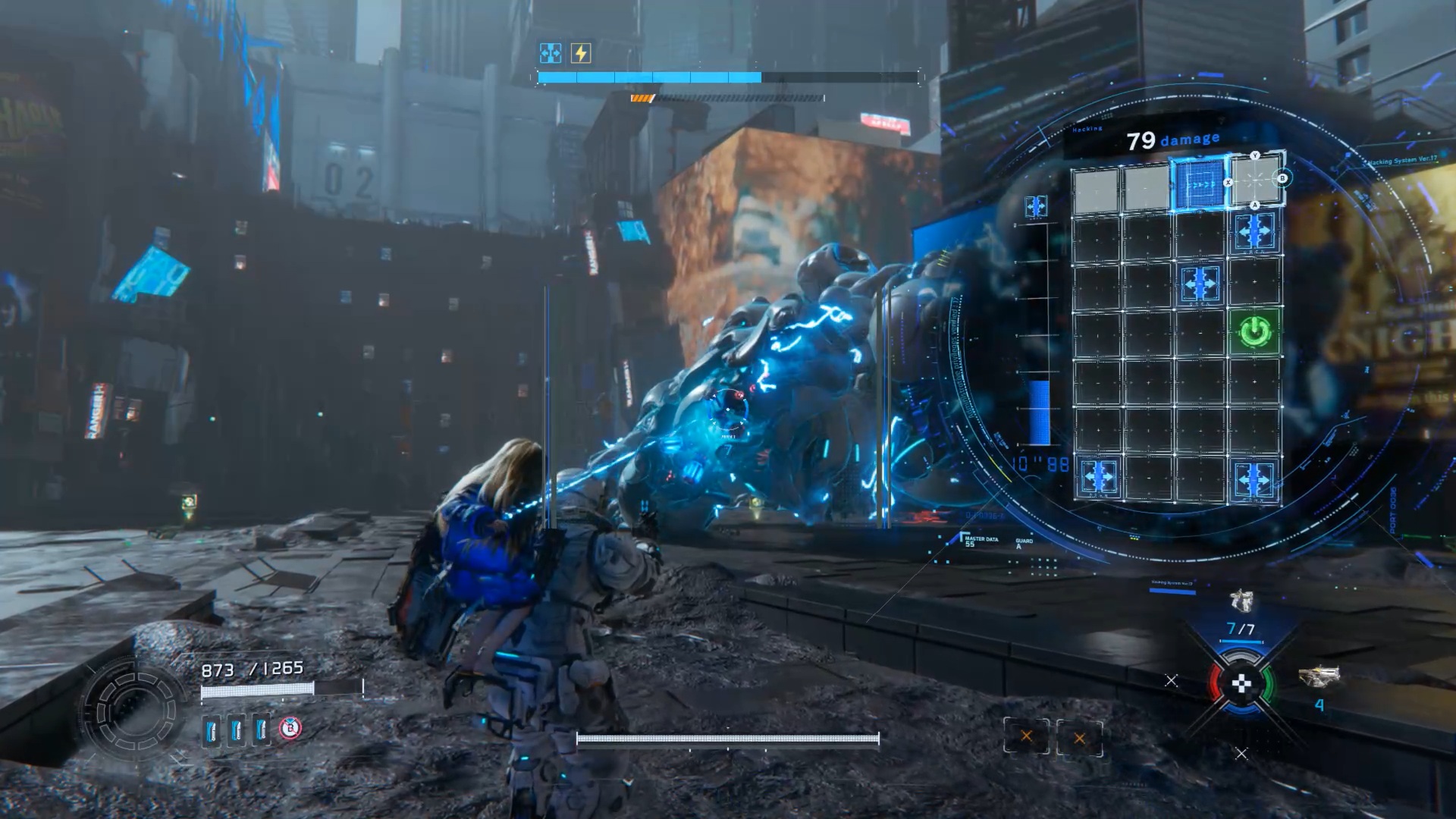Image resolution: width=1456 pixels, height=819 pixels.
Task: Click the lightning bolt status icon
Action: tap(581, 53)
